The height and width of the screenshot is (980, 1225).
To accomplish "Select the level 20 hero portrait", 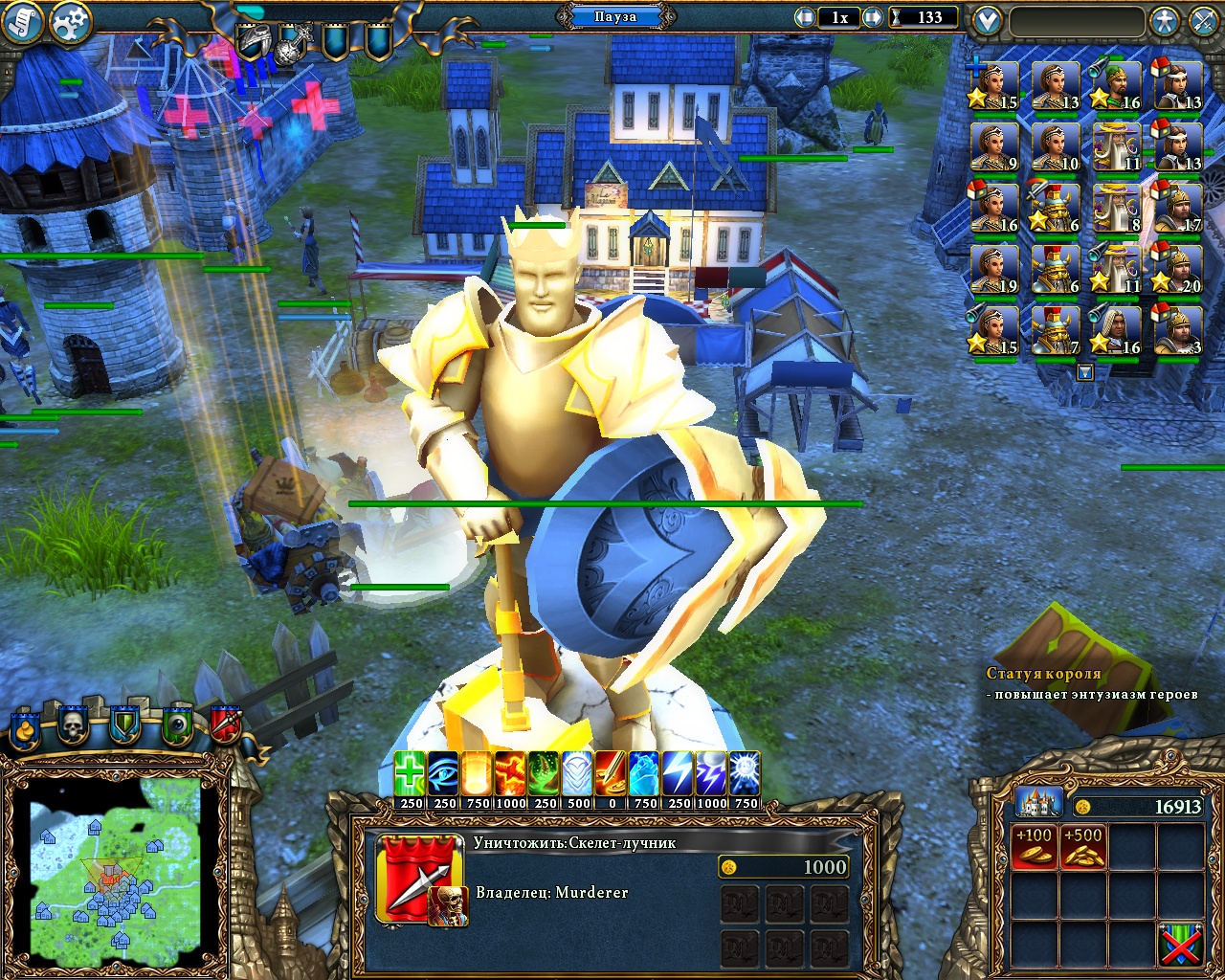I will click(x=1178, y=271).
